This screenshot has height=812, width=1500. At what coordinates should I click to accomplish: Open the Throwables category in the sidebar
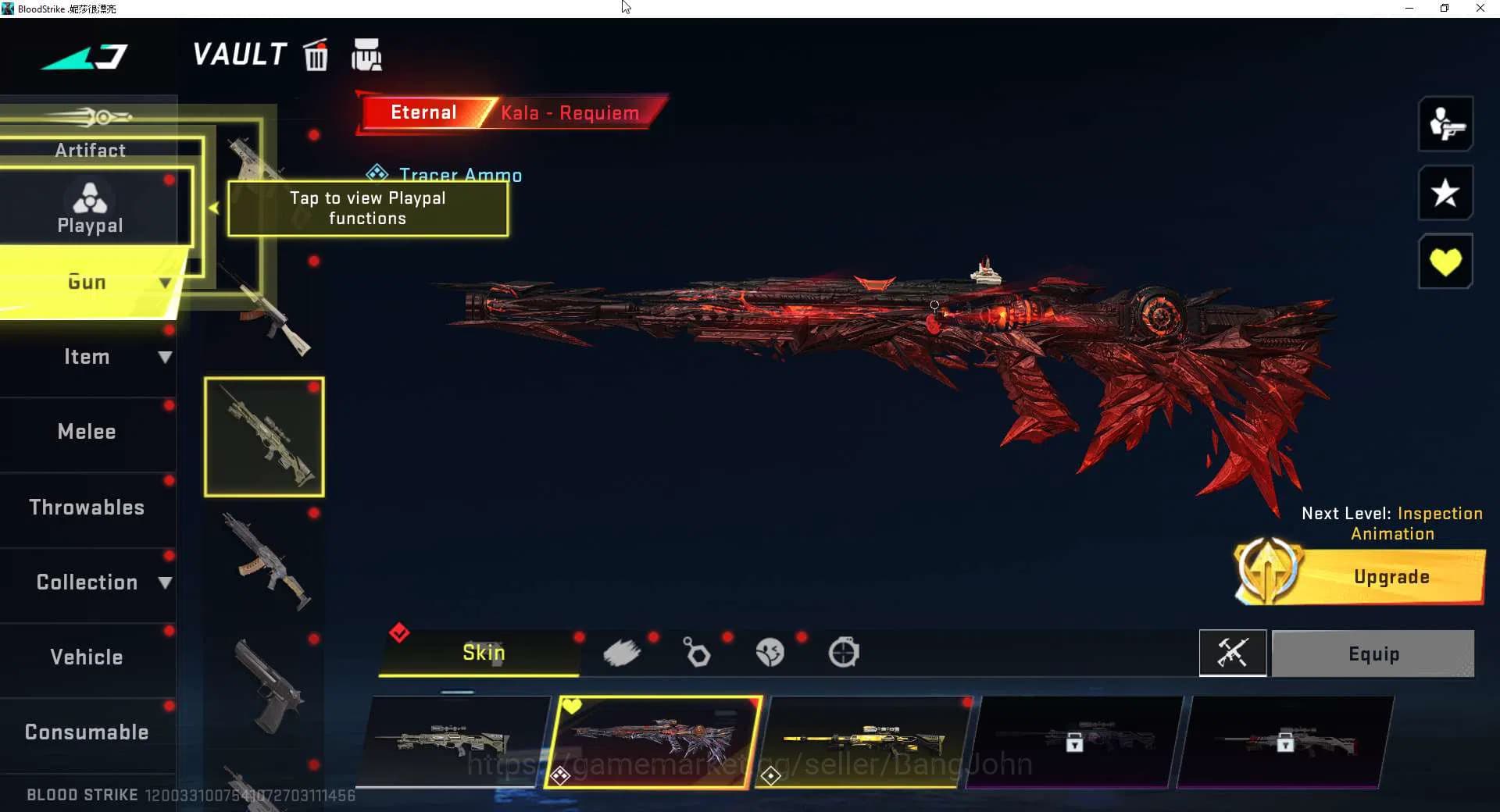point(87,507)
